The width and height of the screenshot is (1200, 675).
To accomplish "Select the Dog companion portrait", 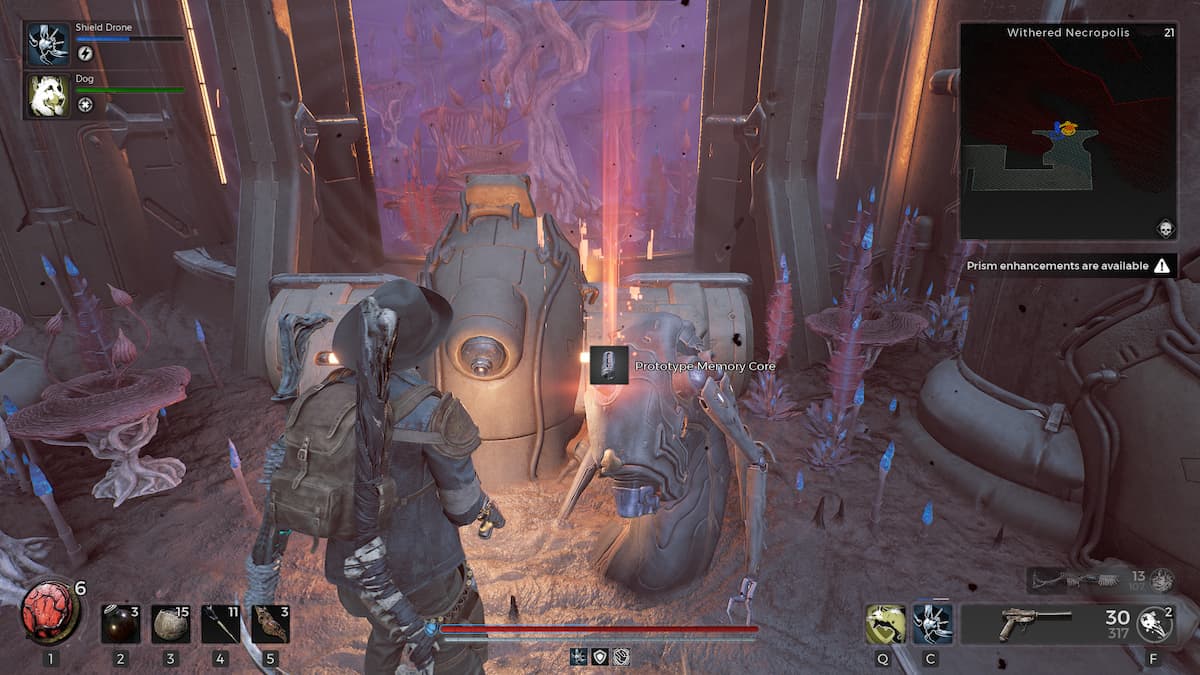I will click(x=49, y=95).
